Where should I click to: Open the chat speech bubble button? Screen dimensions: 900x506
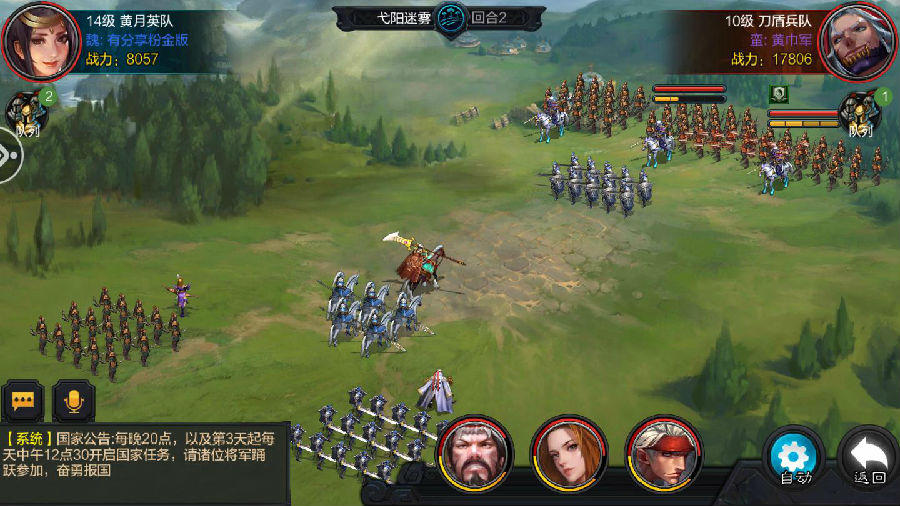21,401
